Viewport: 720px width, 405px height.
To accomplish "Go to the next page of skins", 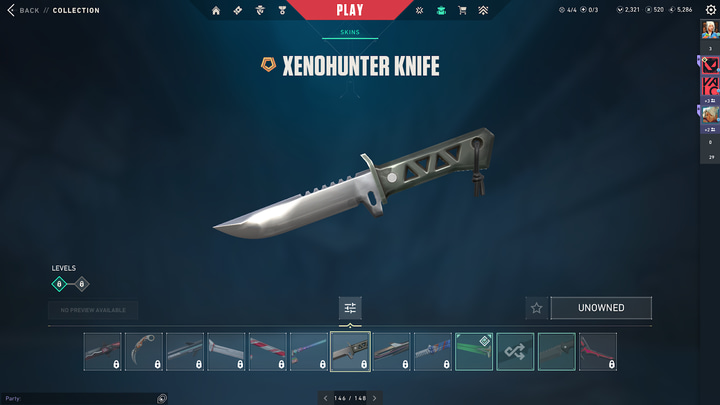I will tap(374, 398).
